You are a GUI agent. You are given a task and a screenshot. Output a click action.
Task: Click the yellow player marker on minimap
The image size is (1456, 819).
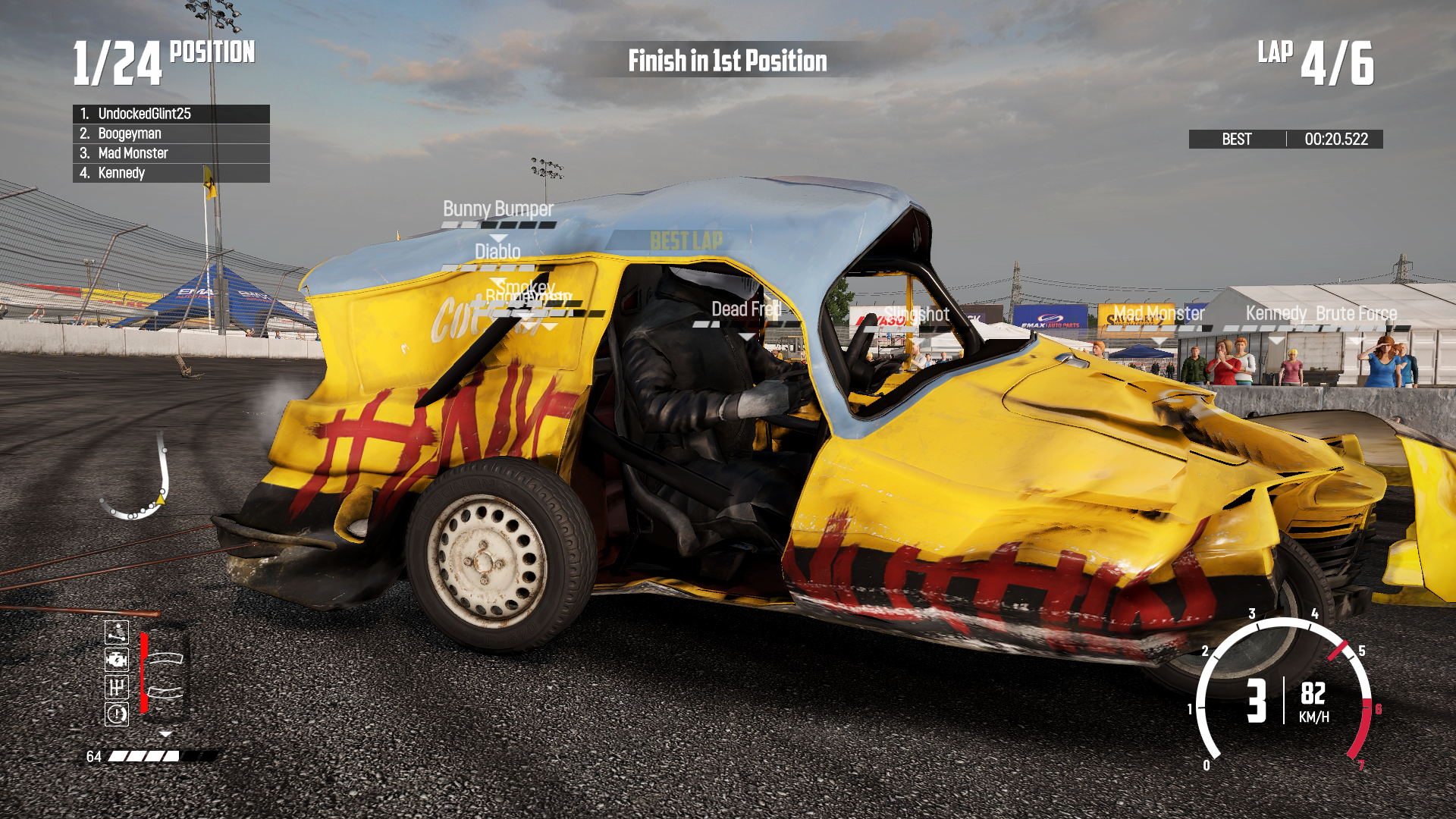[162, 500]
